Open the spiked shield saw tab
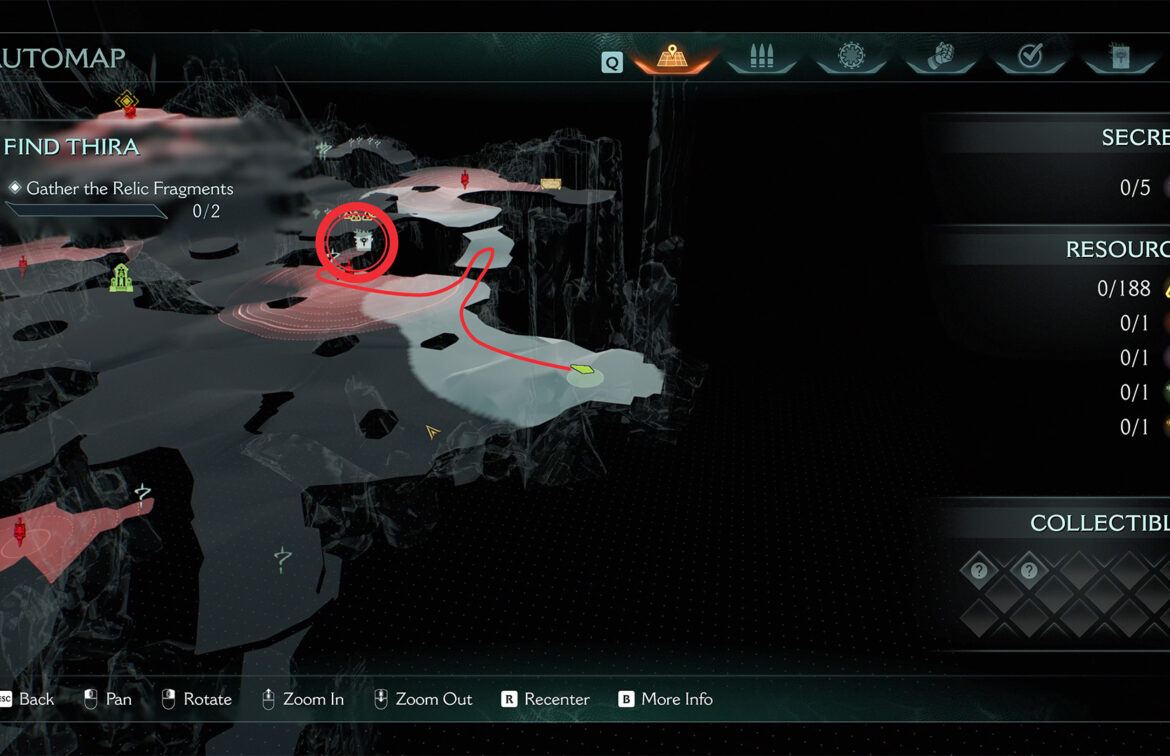The width and height of the screenshot is (1170, 756). click(x=851, y=57)
